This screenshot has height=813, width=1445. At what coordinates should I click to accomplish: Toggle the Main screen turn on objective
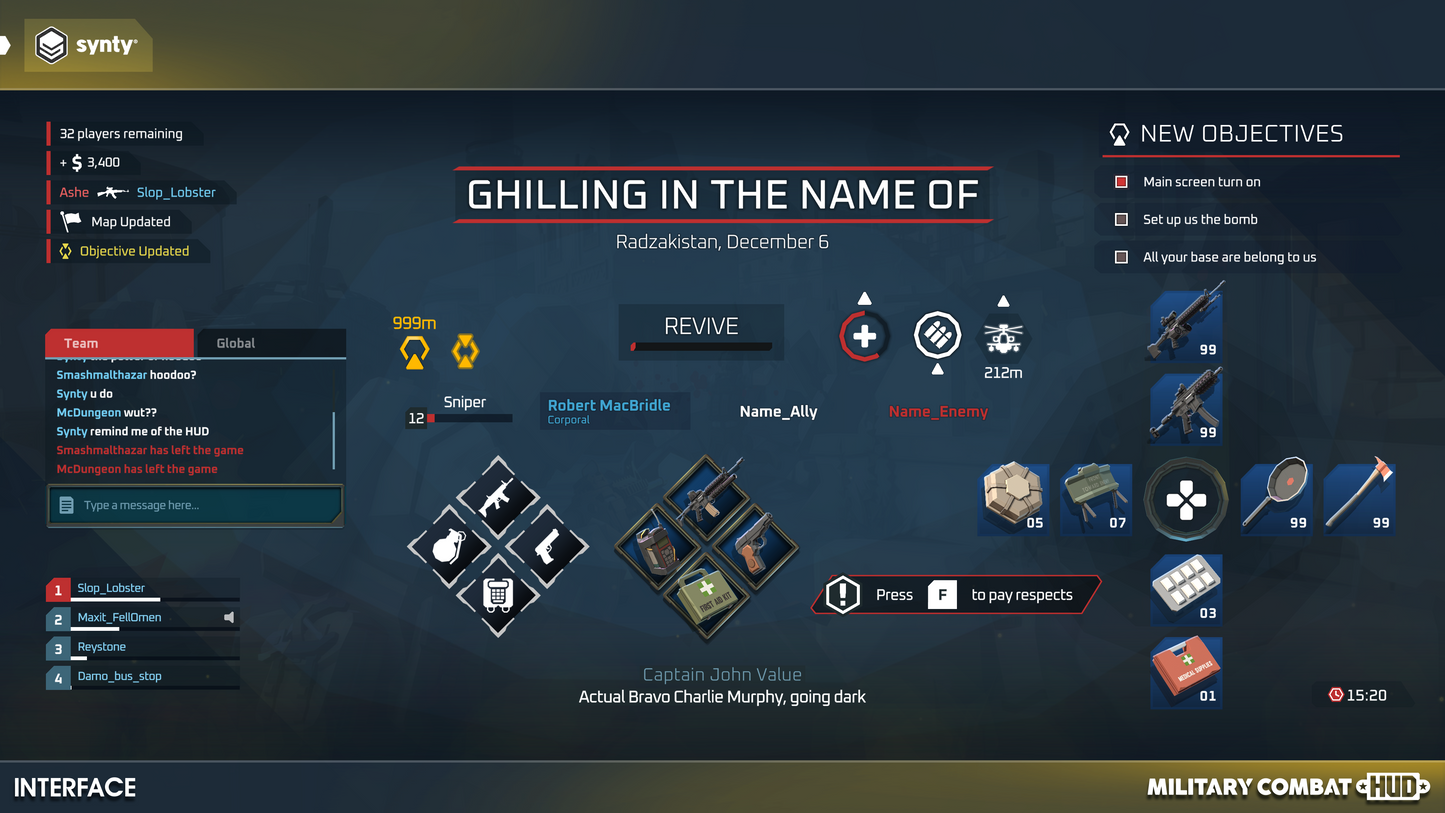click(x=1122, y=182)
